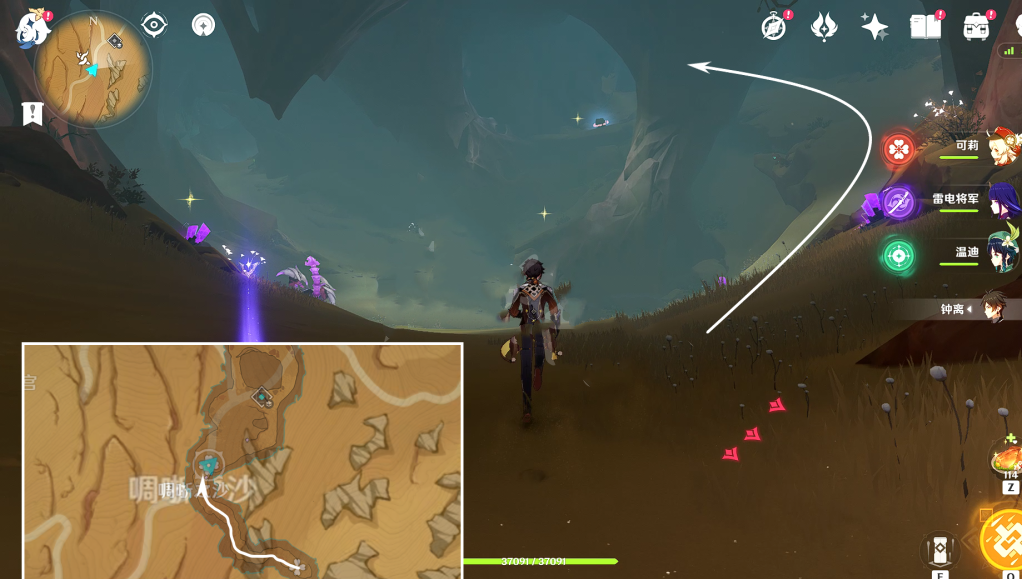Open the backpack inventory
The width and height of the screenshot is (1022, 579).
coord(977,27)
